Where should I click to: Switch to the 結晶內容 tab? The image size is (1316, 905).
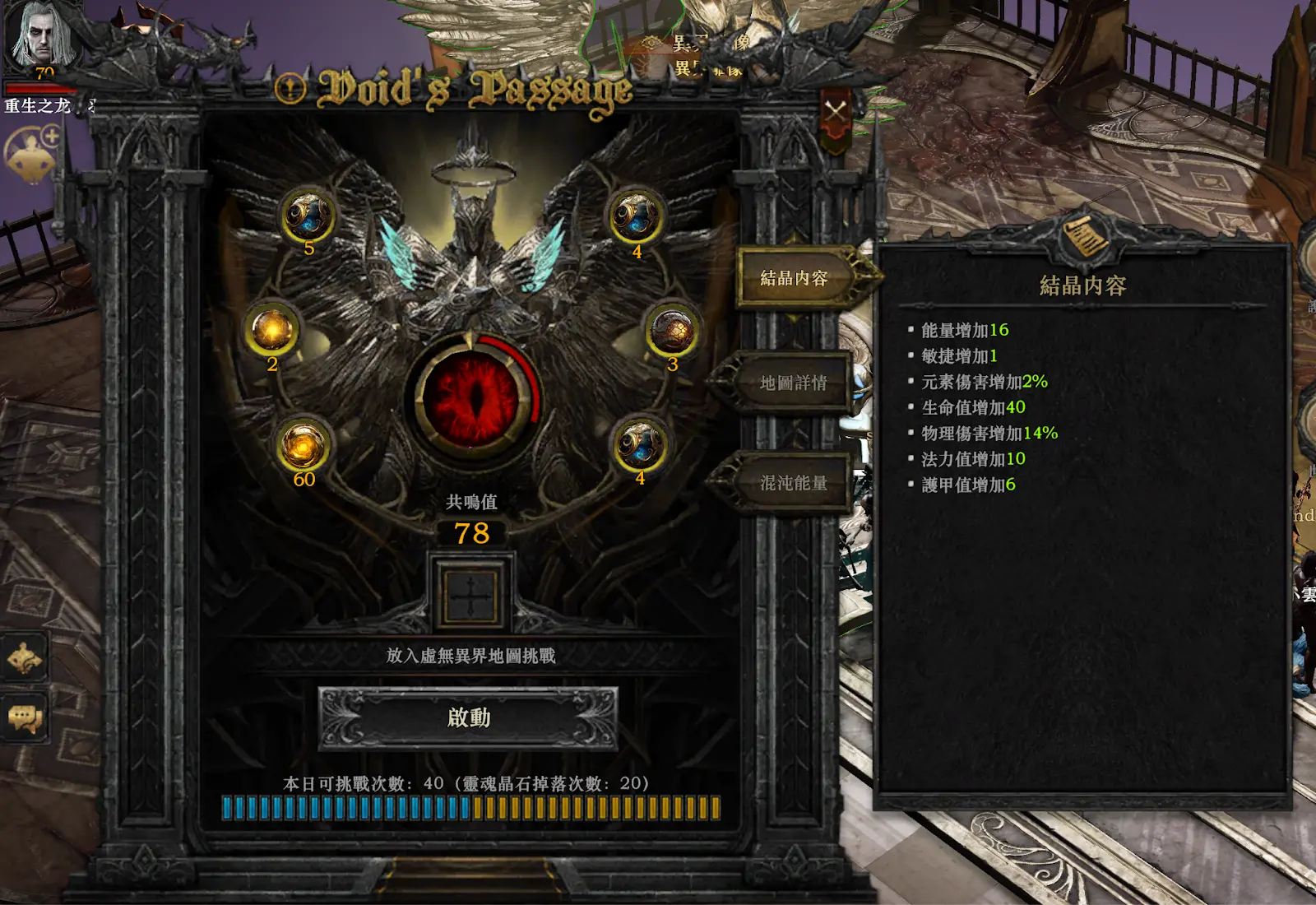click(795, 278)
